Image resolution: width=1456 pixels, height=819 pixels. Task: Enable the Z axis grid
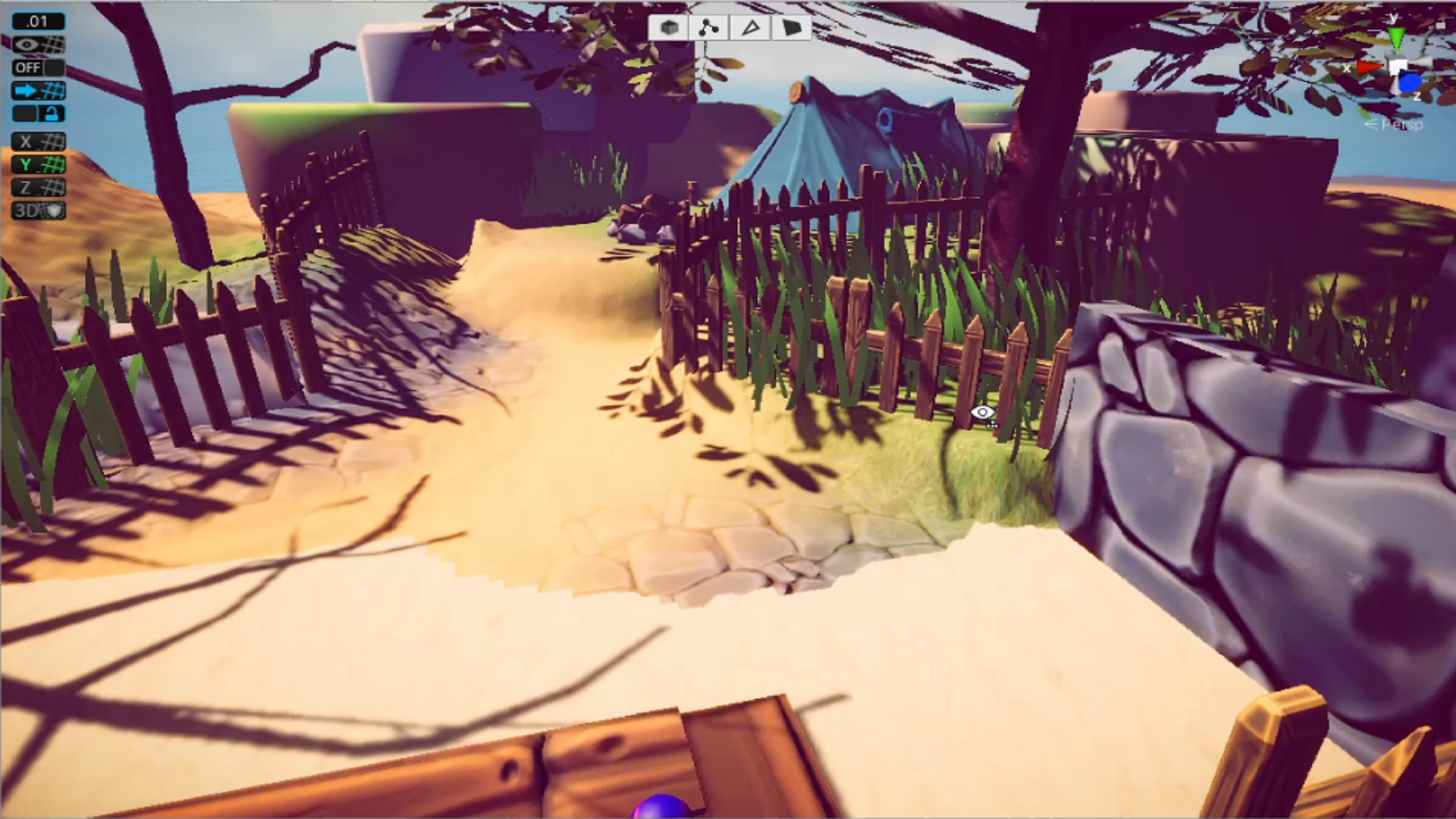[38, 188]
